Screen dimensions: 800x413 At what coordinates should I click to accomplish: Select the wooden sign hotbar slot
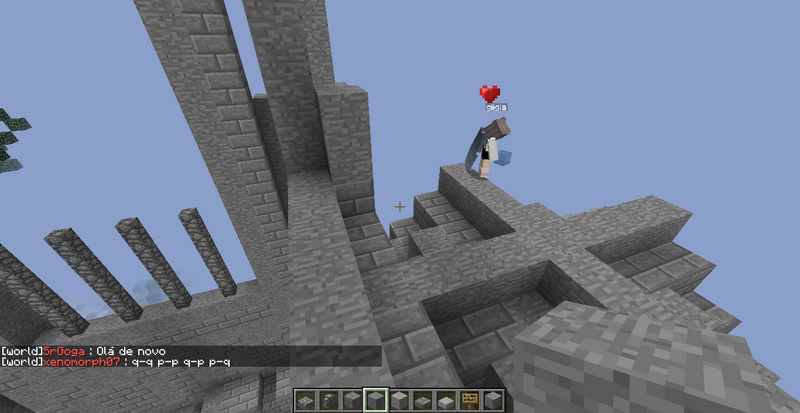pyautogui.click(x=468, y=401)
